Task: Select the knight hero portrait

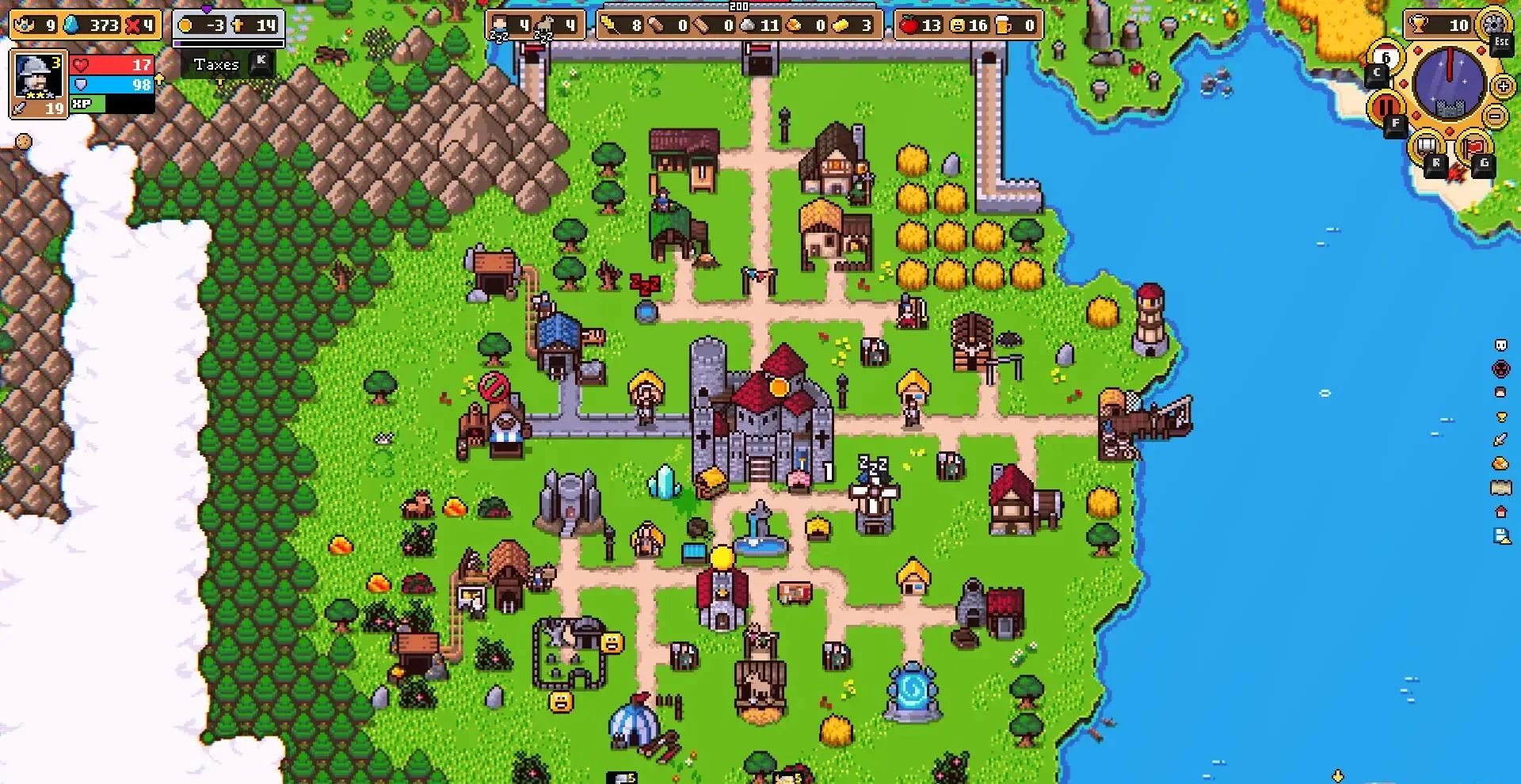Action: (36, 77)
